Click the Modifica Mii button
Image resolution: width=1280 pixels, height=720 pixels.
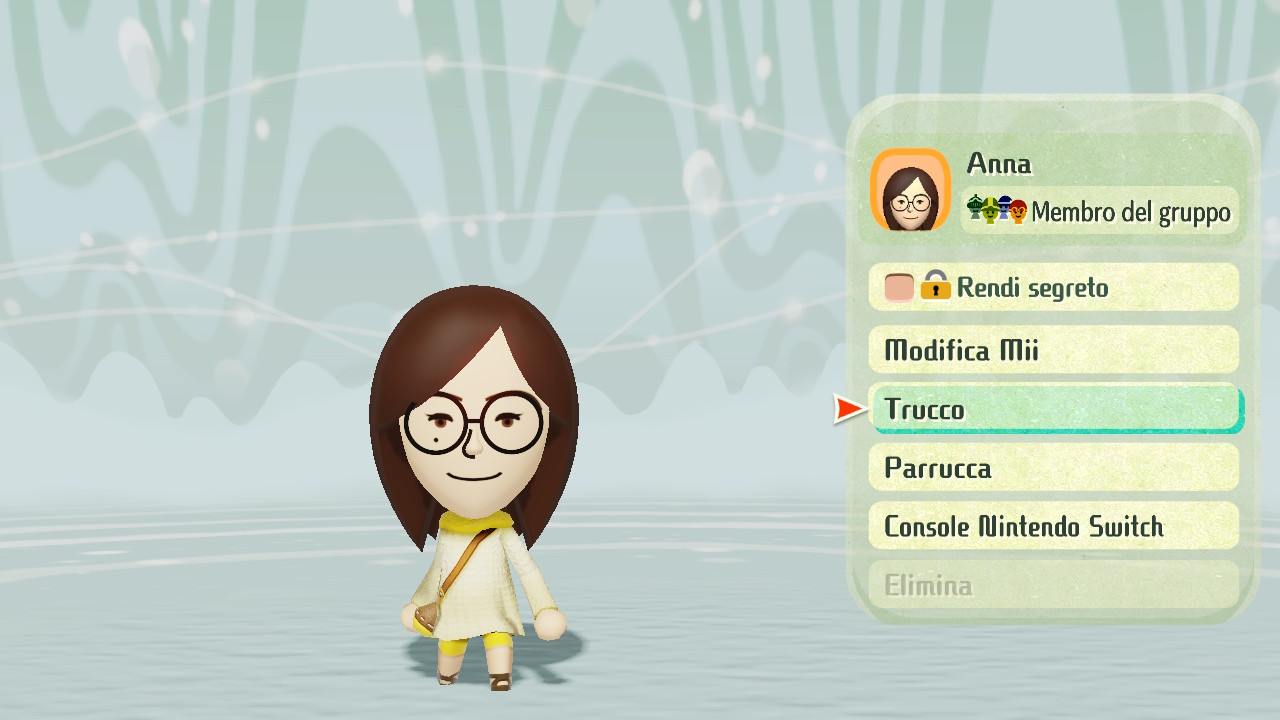(1054, 350)
